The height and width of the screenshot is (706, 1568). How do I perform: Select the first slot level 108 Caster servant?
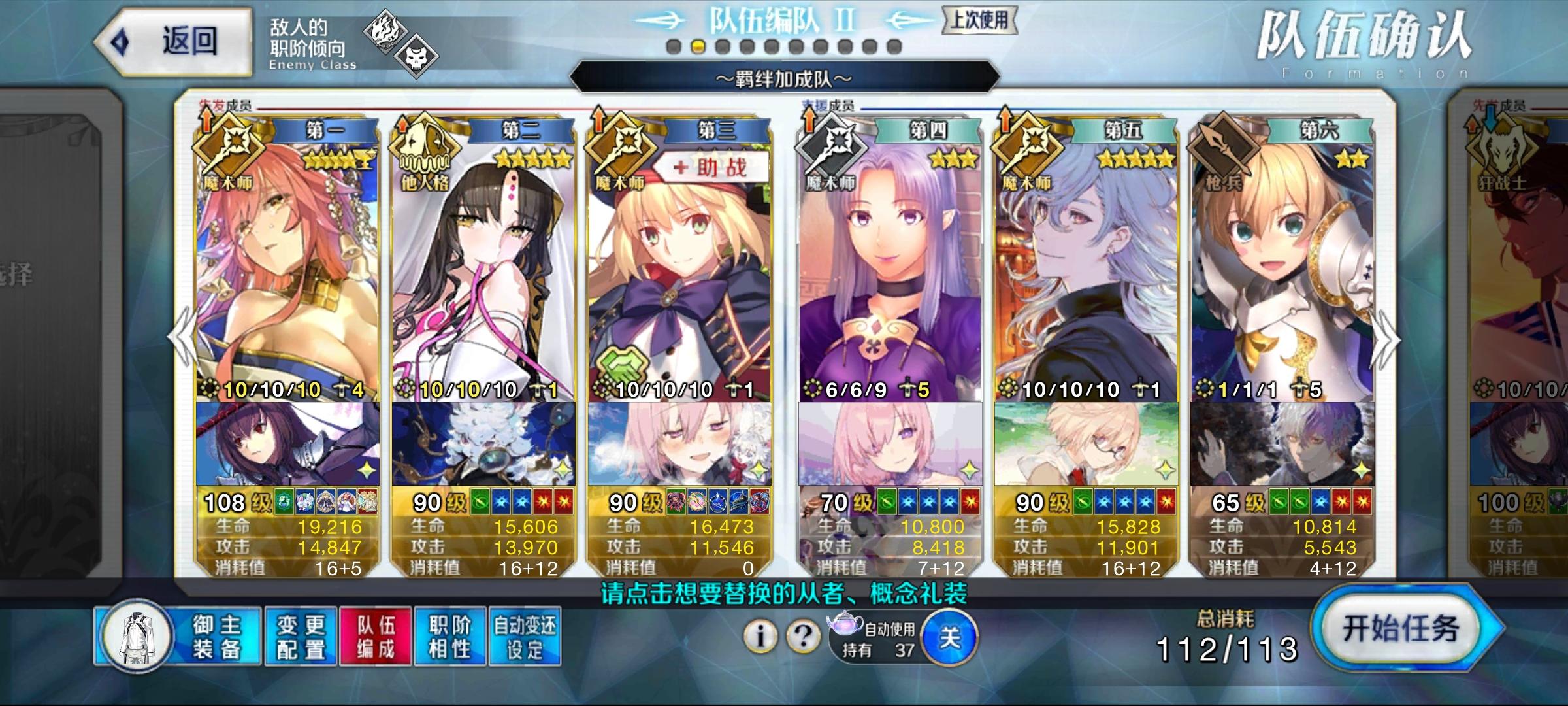pyautogui.click(x=287, y=275)
